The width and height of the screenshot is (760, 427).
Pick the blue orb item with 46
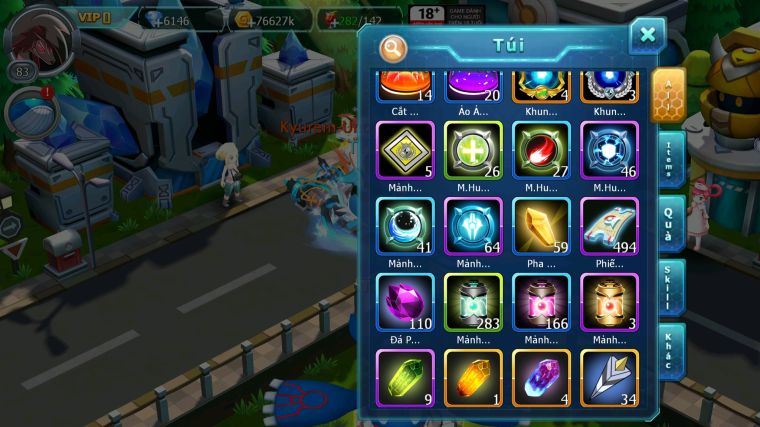(x=609, y=150)
